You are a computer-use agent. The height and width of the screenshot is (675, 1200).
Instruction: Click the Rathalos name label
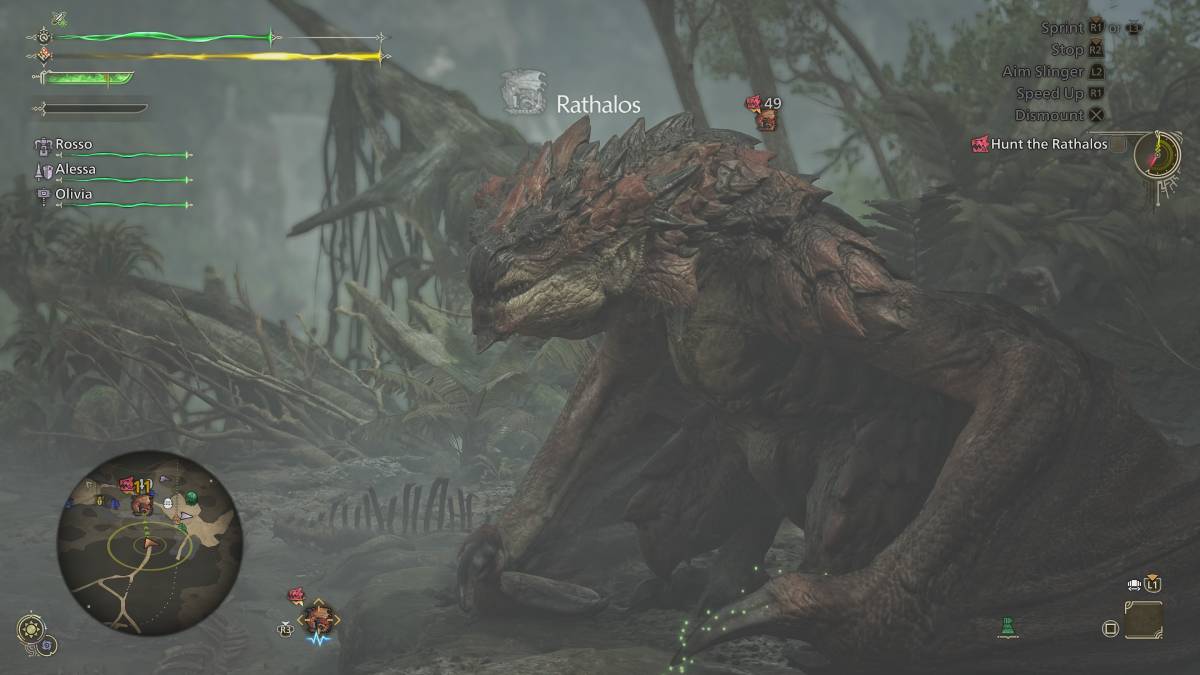pyautogui.click(x=597, y=104)
